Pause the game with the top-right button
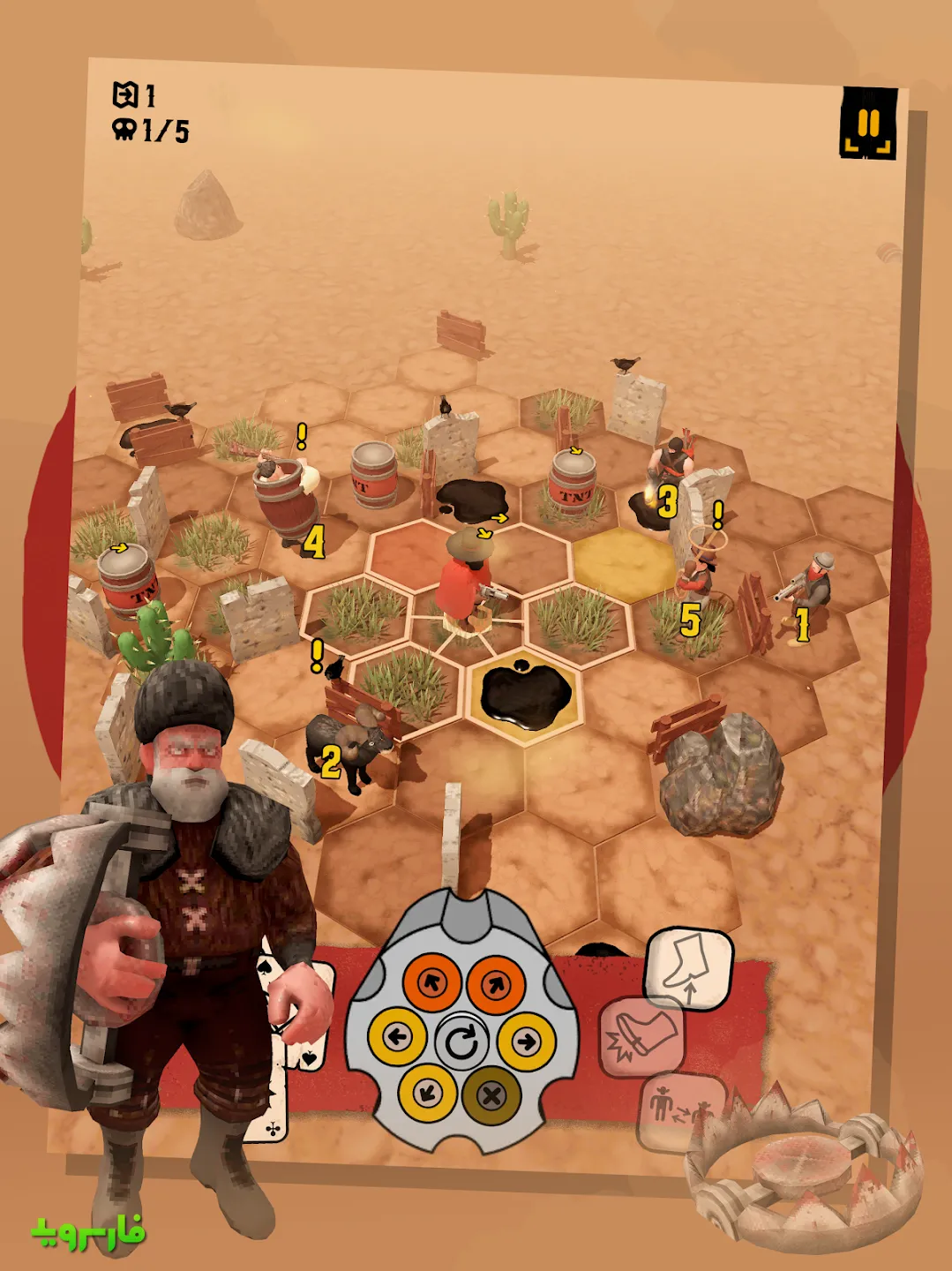The width and height of the screenshot is (952, 1271). point(868,124)
